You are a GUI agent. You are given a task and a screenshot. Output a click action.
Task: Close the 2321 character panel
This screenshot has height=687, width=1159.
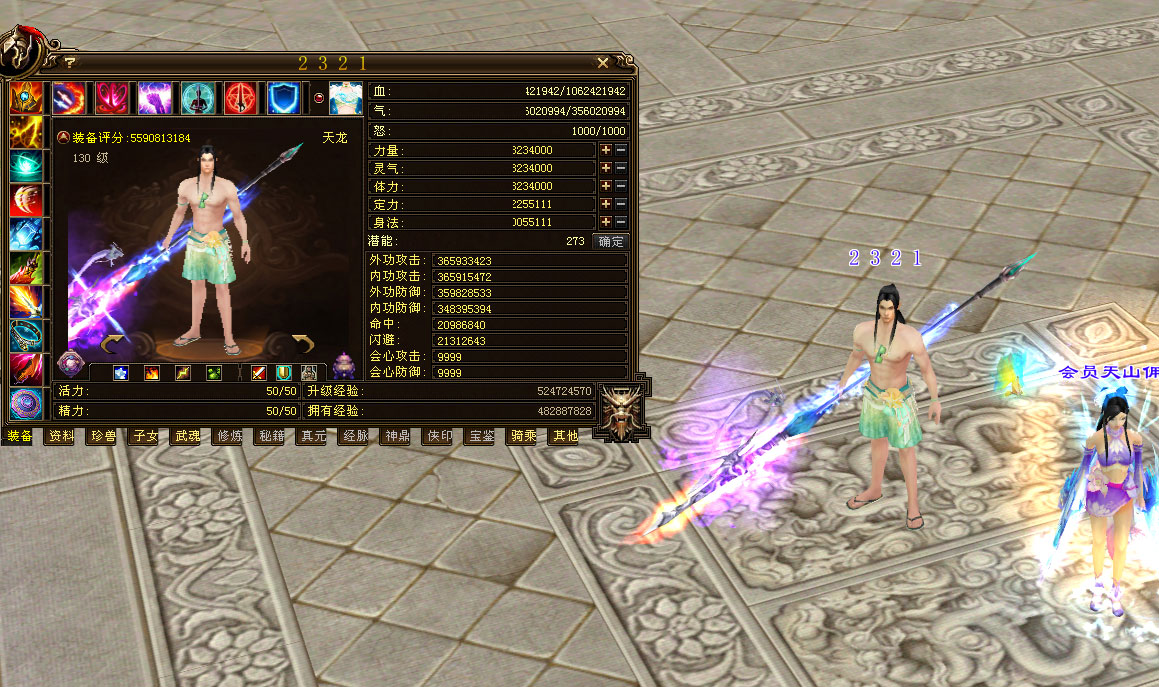[603, 63]
